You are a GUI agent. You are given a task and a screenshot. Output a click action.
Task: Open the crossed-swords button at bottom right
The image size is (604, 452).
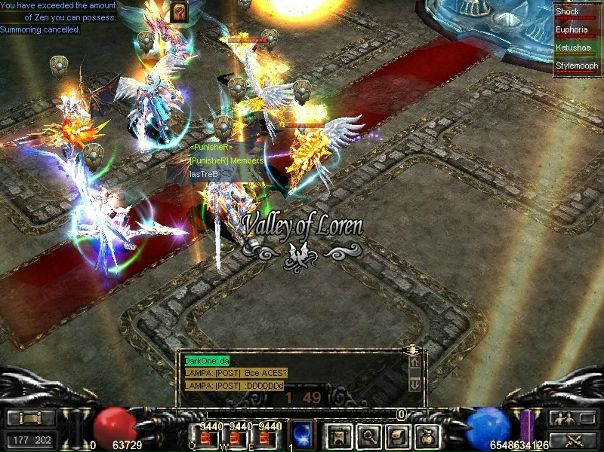574,438
